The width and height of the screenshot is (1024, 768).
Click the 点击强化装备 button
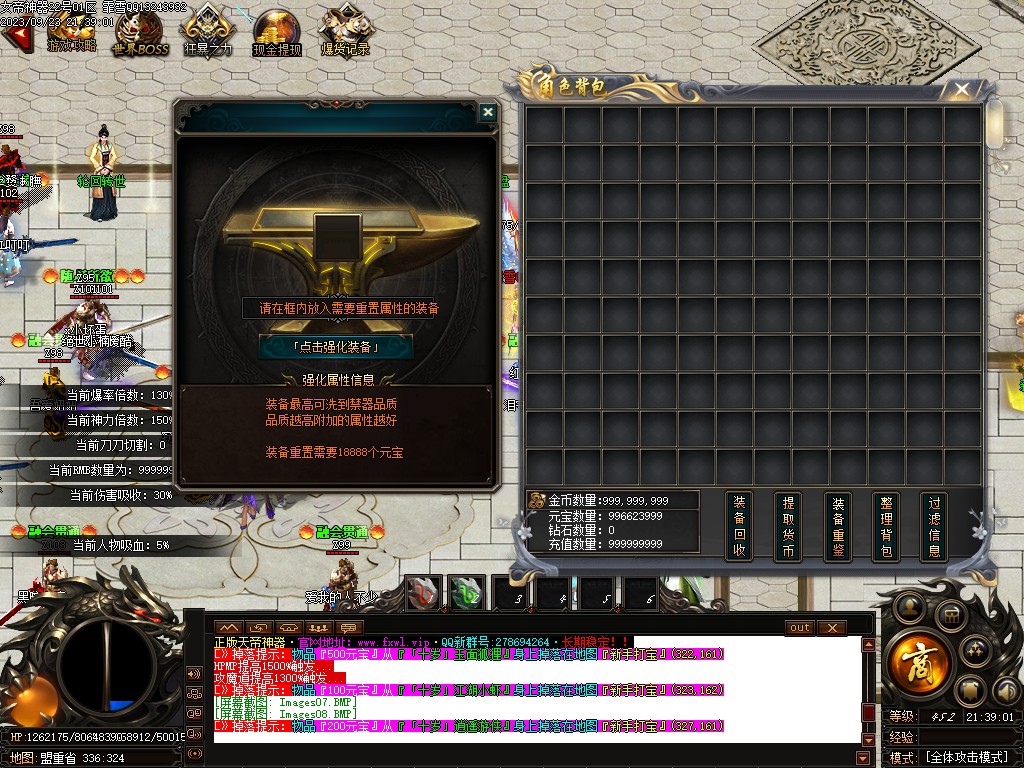point(336,346)
